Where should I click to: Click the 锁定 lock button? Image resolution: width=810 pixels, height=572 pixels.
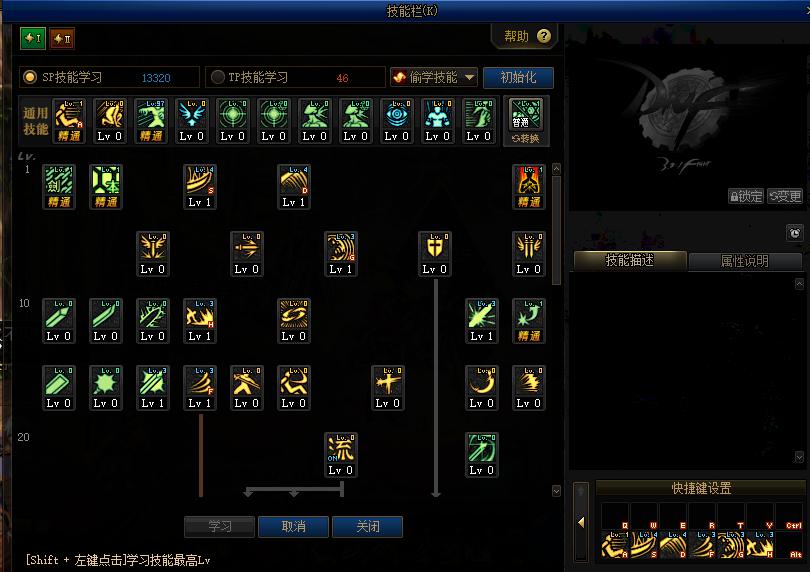click(746, 197)
